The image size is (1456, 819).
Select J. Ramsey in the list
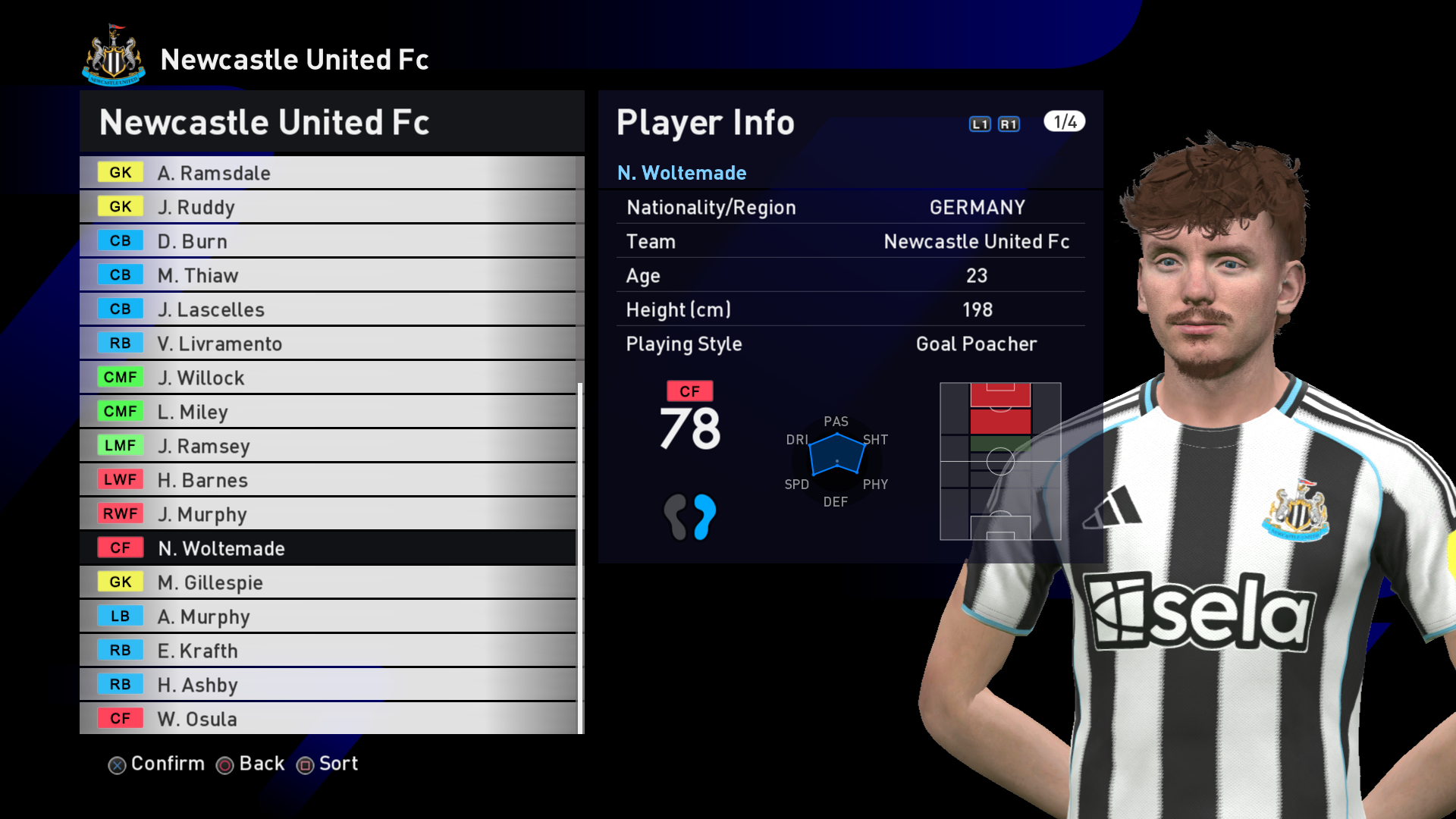coord(328,446)
